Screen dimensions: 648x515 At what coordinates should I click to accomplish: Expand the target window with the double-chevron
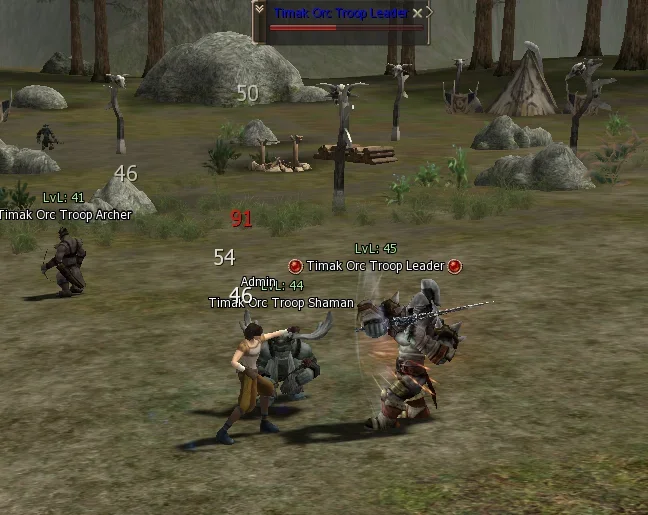(x=259, y=10)
